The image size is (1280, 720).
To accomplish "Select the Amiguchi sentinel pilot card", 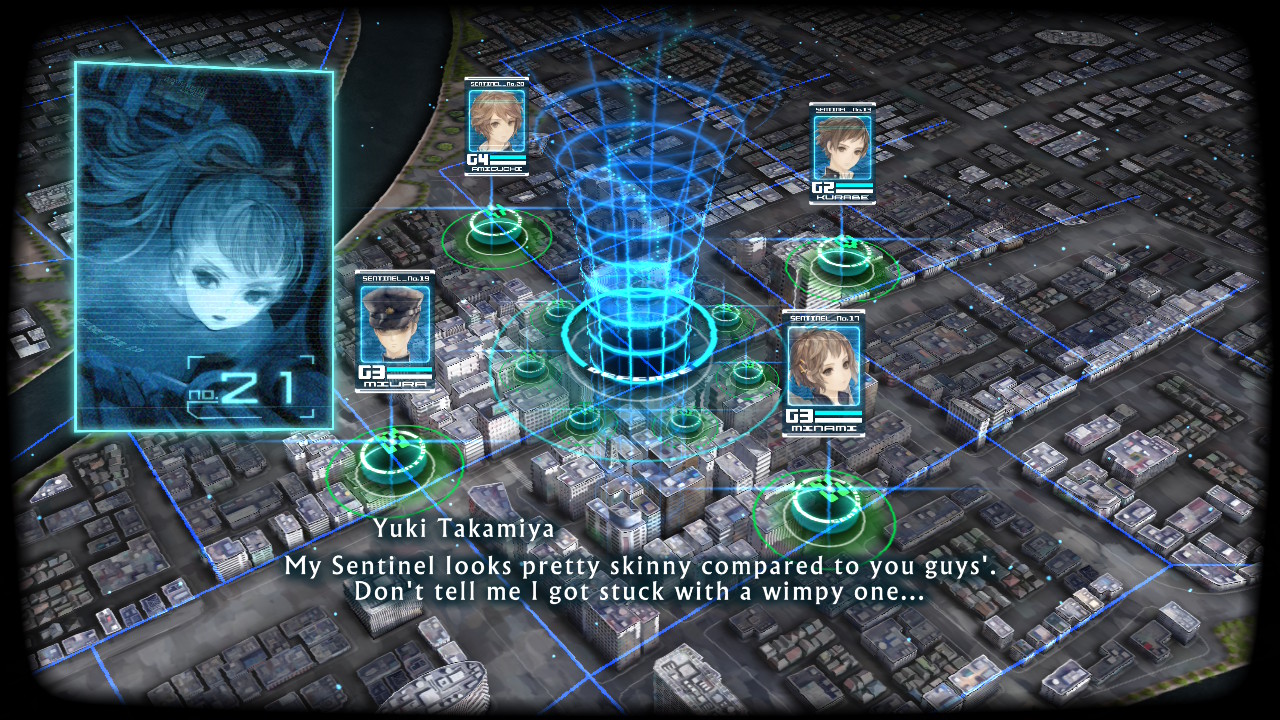I will coord(496,127).
